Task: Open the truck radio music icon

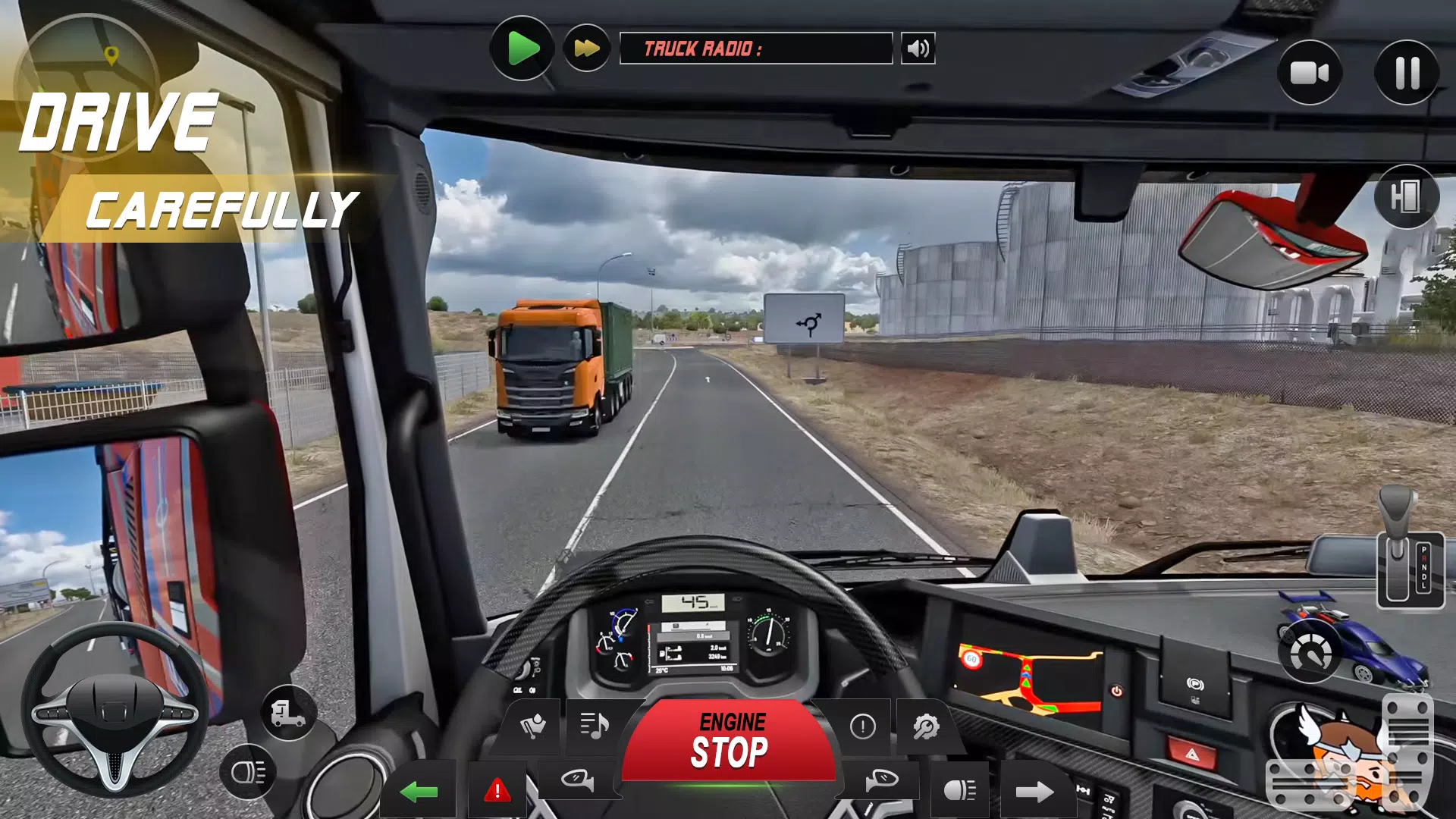Action: coord(596,726)
